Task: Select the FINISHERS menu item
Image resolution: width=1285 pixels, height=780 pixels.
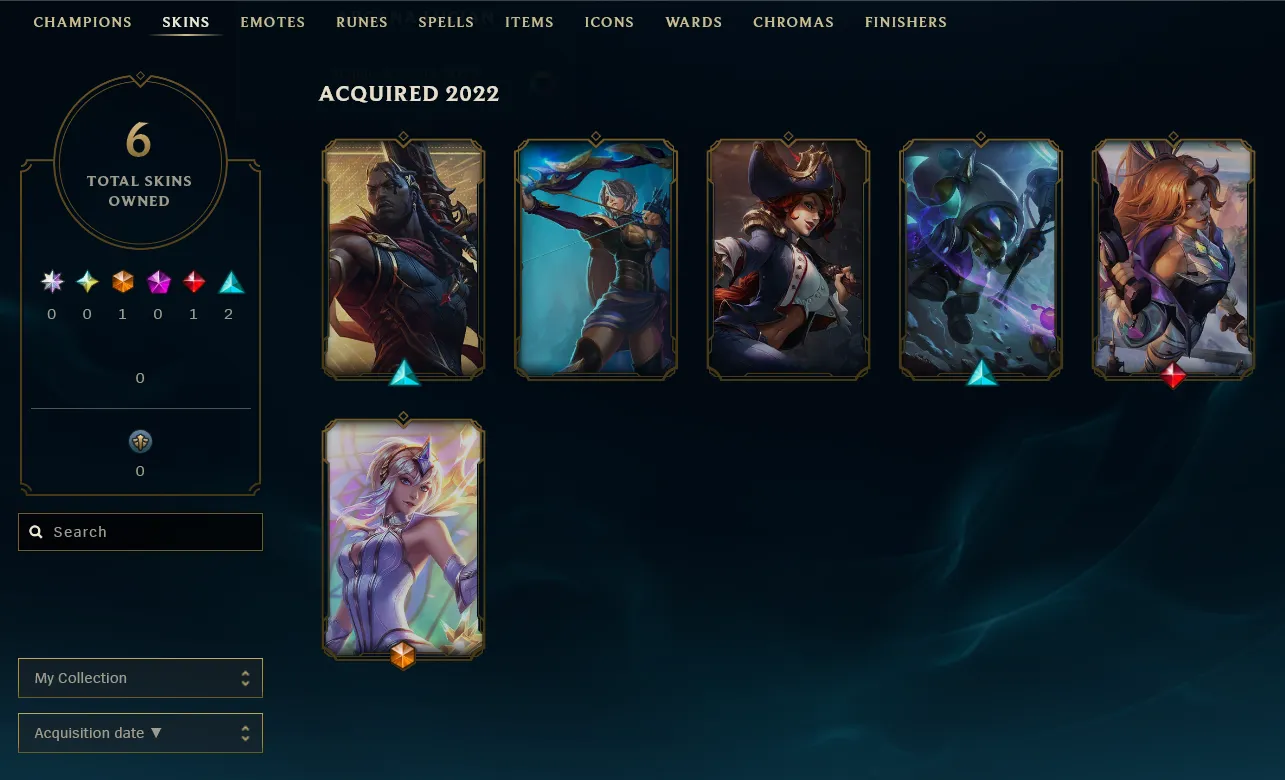Action: pyautogui.click(x=905, y=22)
